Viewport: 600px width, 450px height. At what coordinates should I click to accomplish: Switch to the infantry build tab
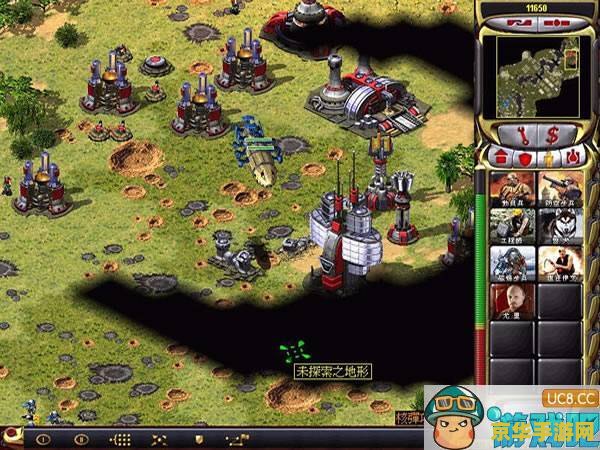550,157
